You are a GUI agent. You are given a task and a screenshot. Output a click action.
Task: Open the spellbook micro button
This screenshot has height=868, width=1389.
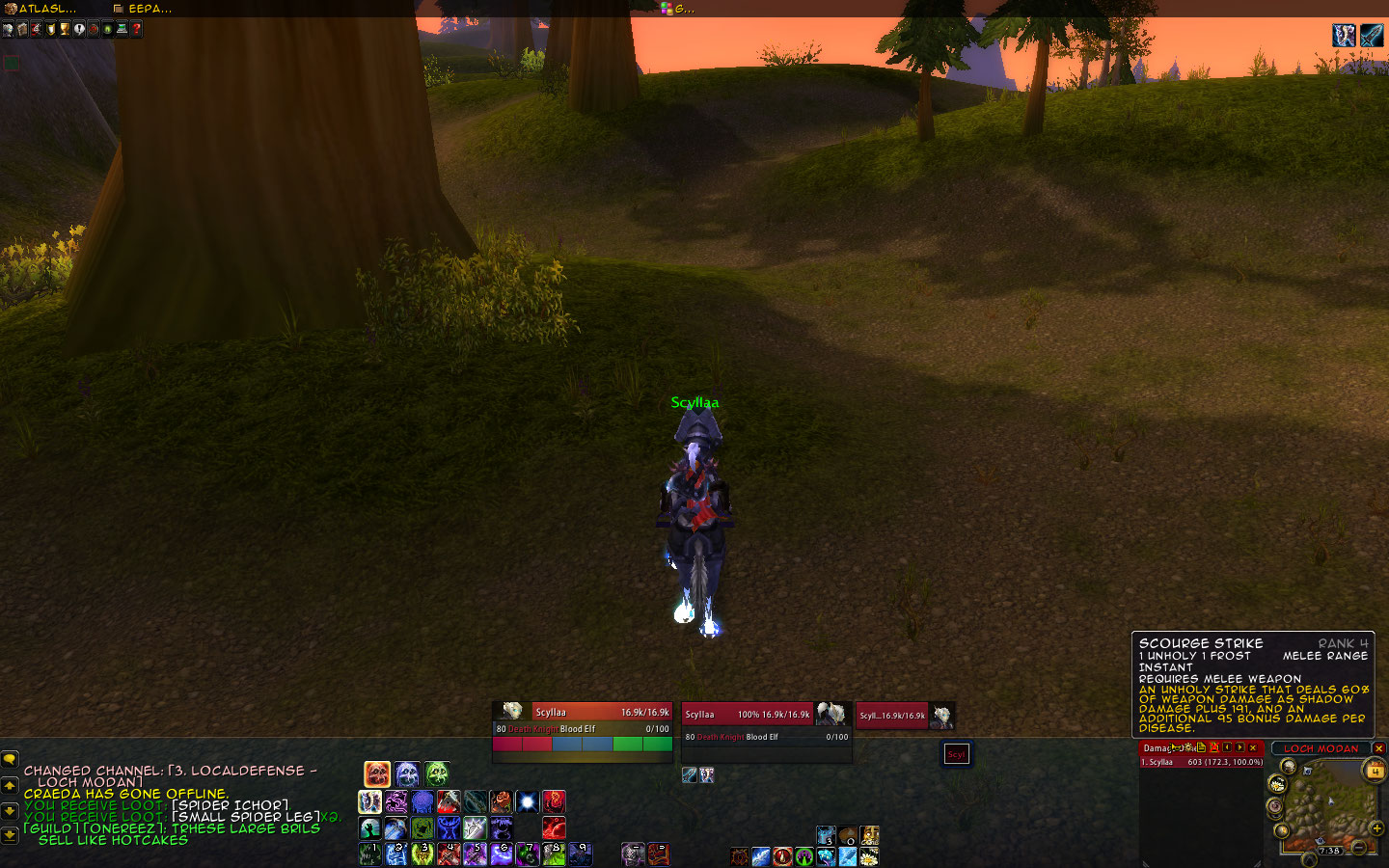pyautogui.click(x=22, y=29)
